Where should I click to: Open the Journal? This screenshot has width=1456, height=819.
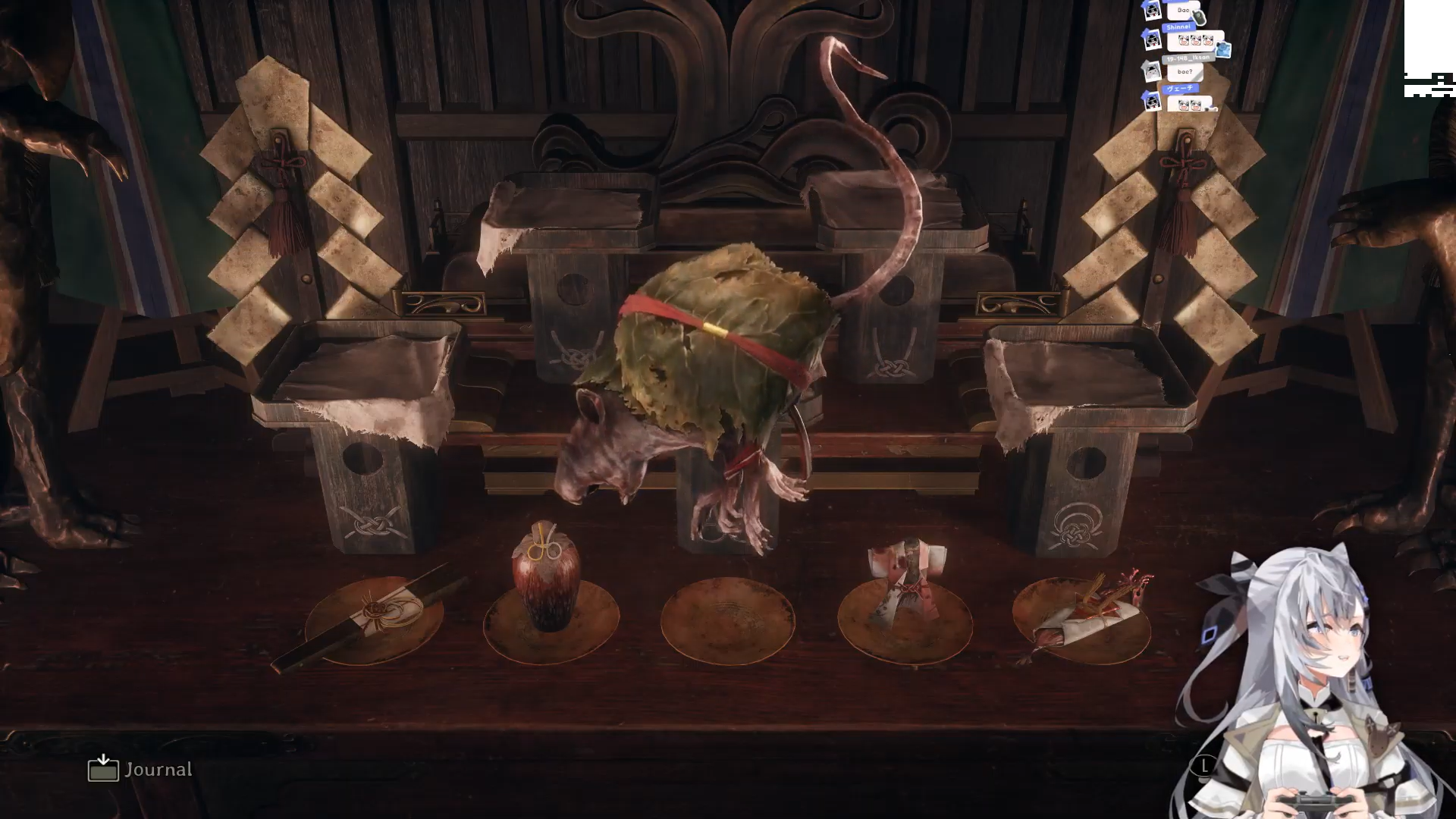(140, 769)
